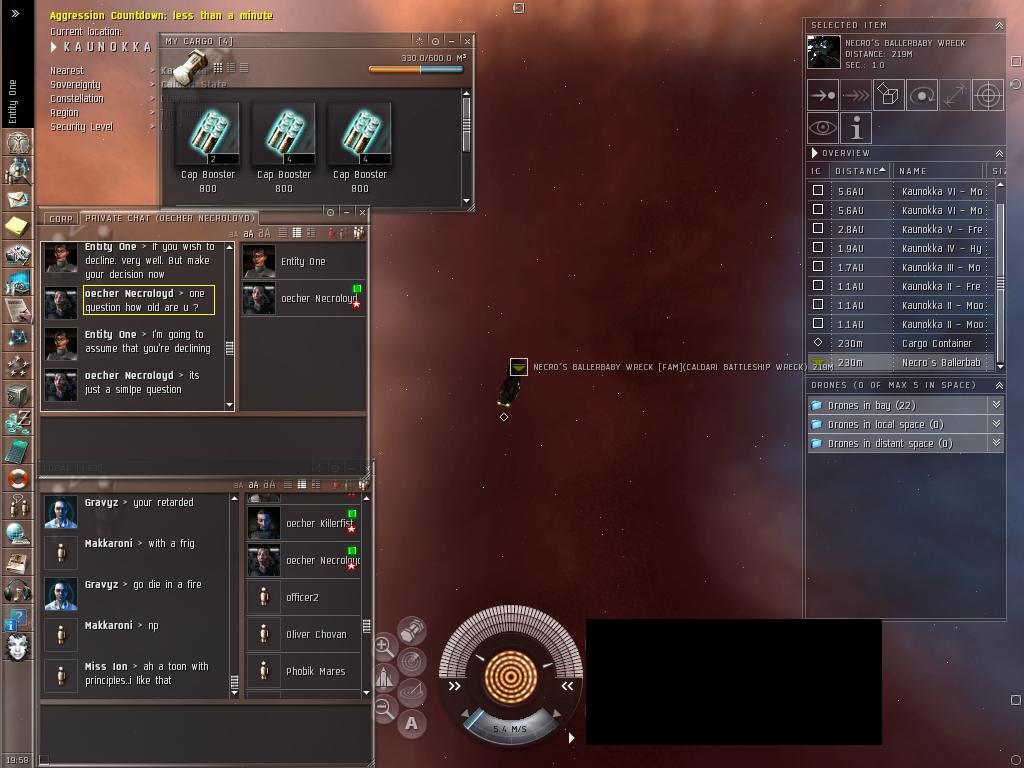Screen dimensions: 1024x768
Task: Expand the sidebar with the double-arrow button
Action: [x=15, y=13]
